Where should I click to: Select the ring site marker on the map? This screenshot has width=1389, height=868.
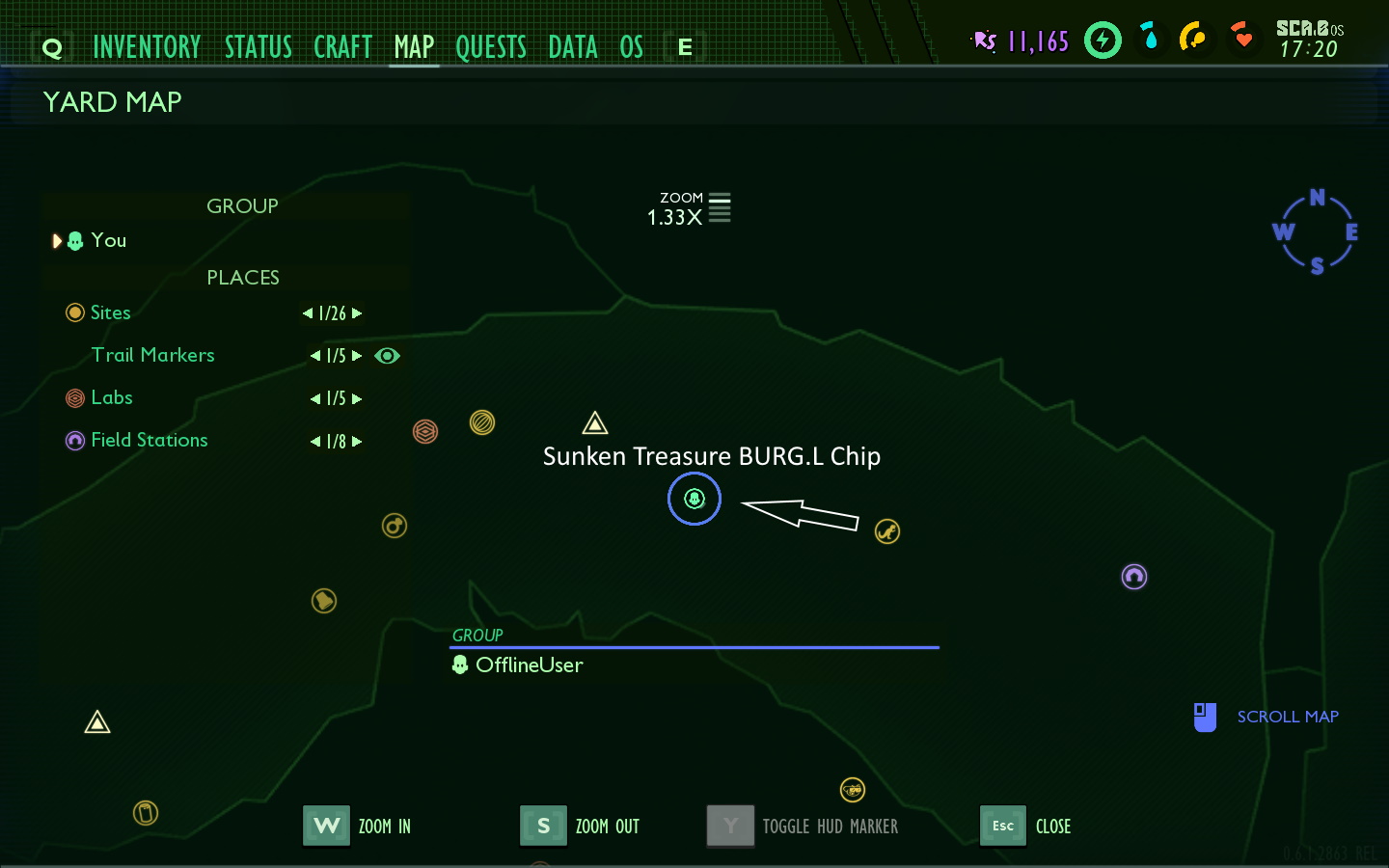click(x=395, y=526)
